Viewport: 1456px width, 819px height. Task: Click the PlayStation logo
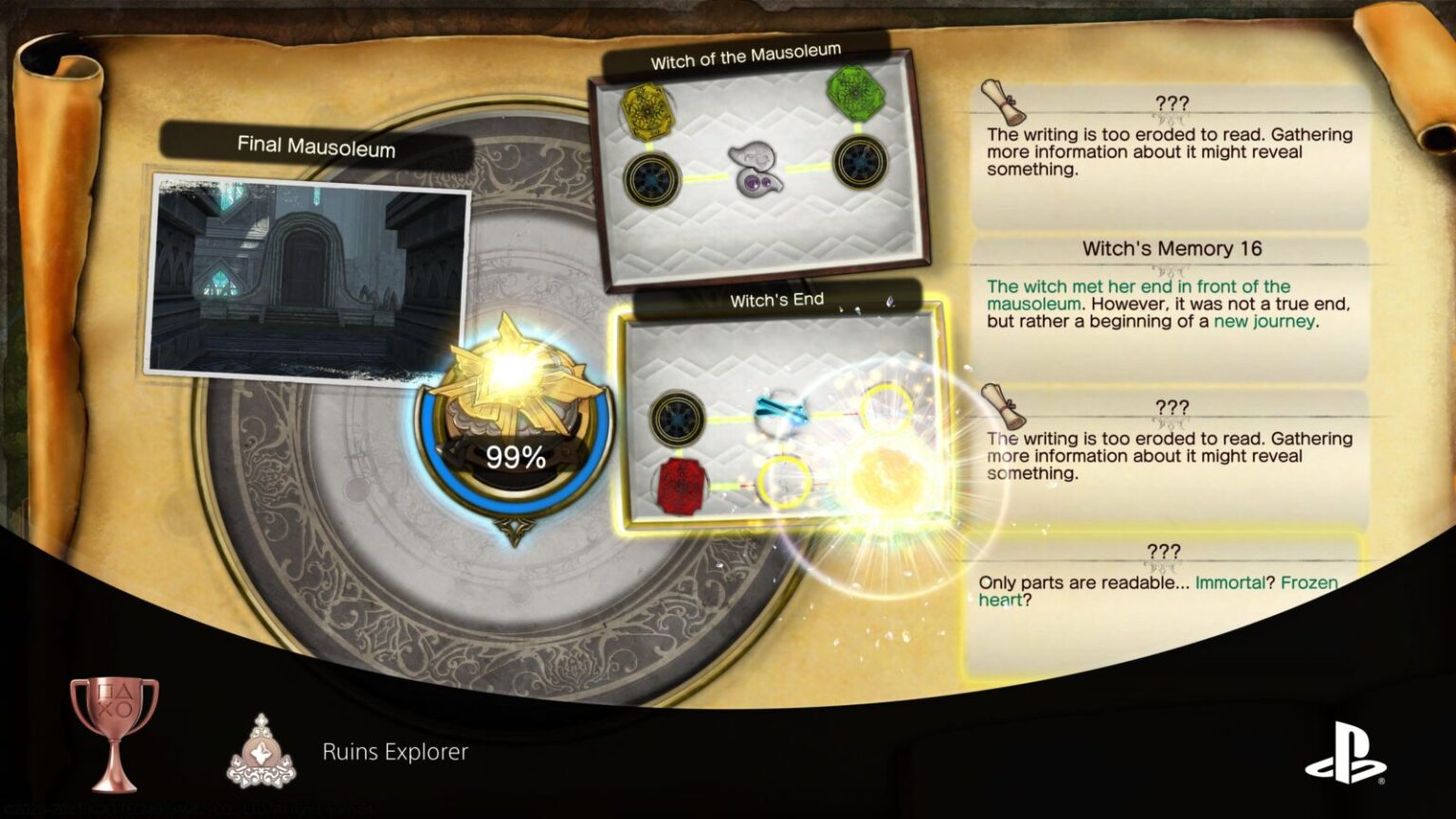tap(1342, 749)
